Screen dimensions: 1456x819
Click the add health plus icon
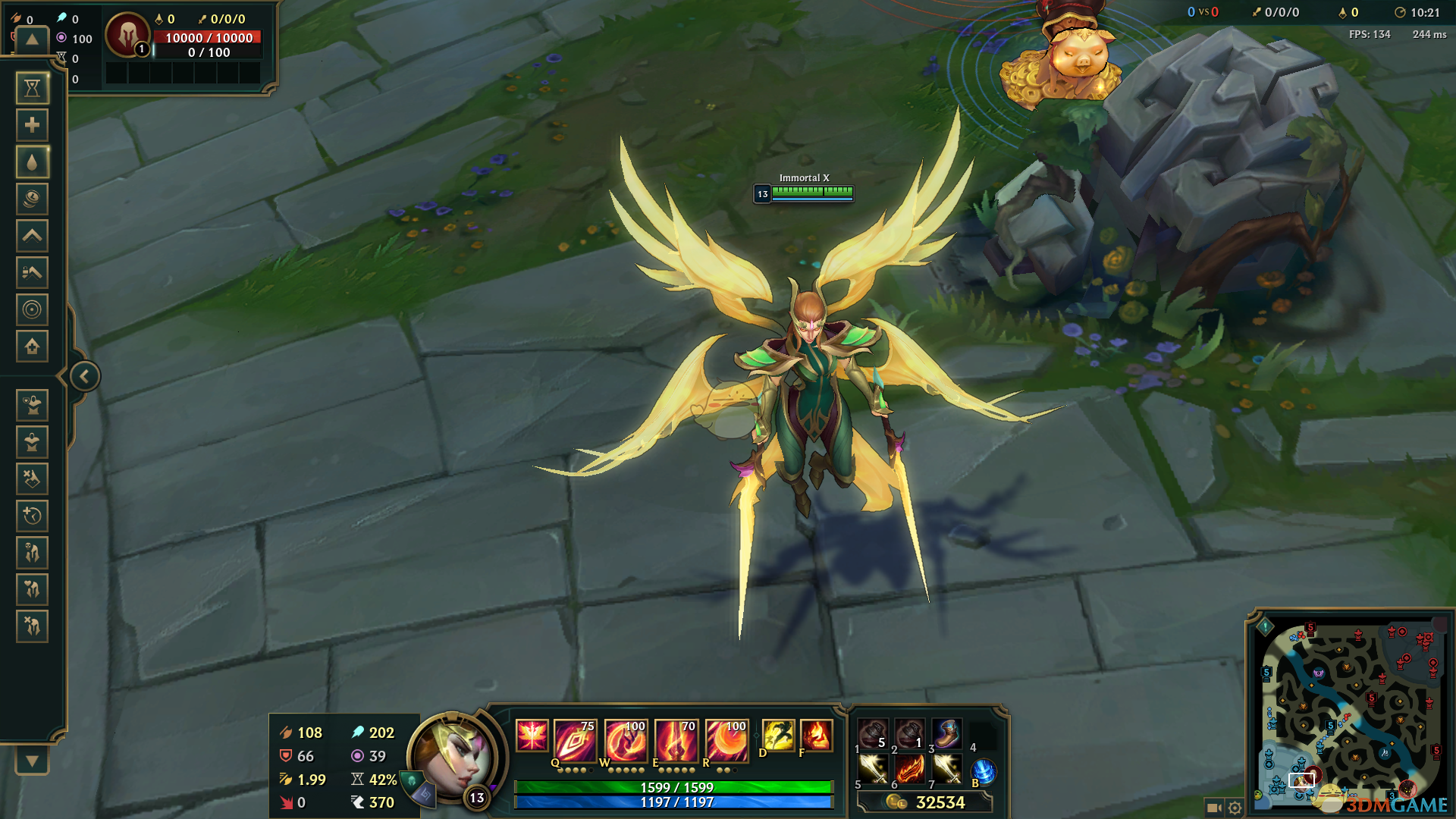(32, 125)
